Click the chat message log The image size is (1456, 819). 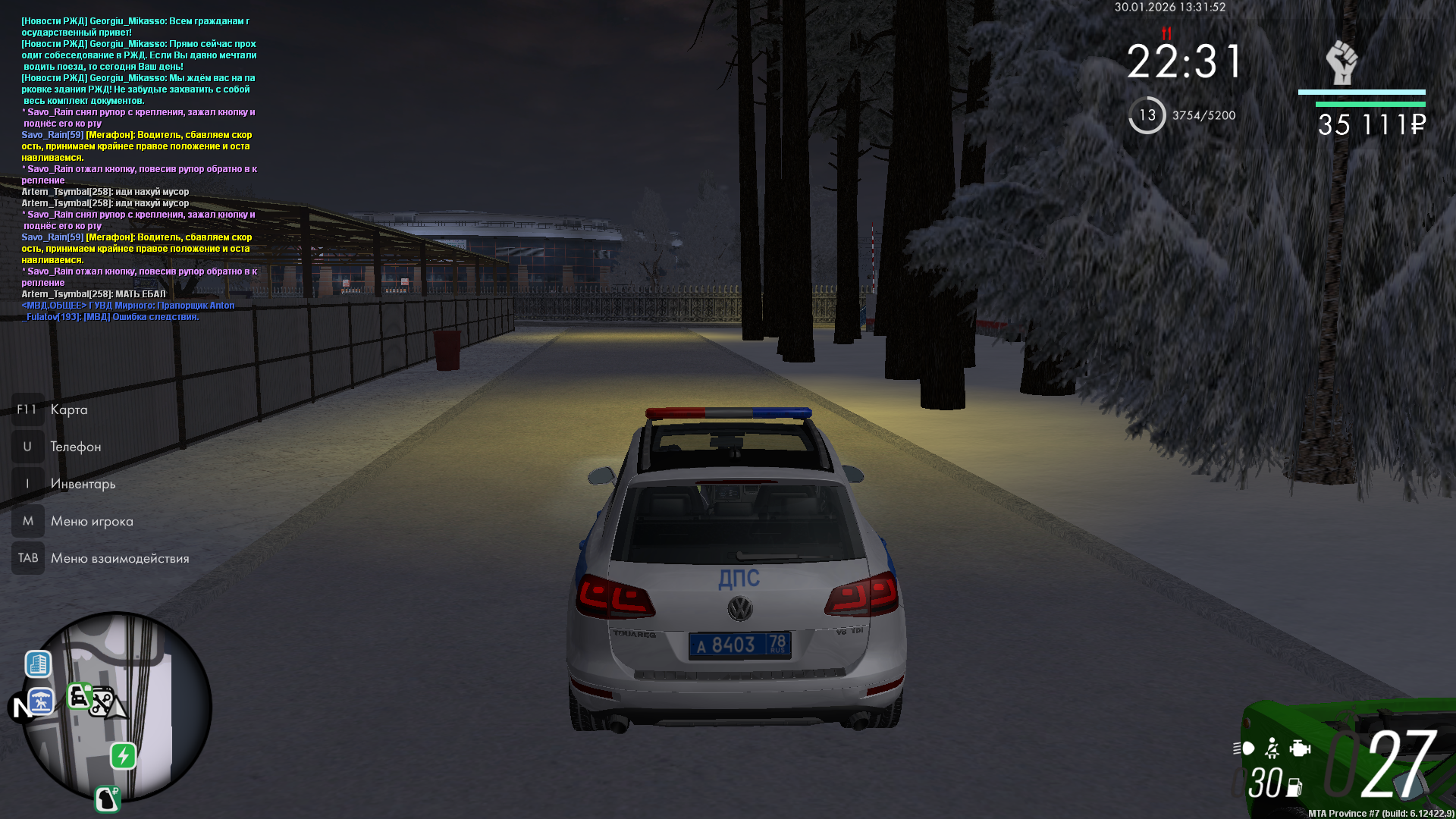point(140,168)
